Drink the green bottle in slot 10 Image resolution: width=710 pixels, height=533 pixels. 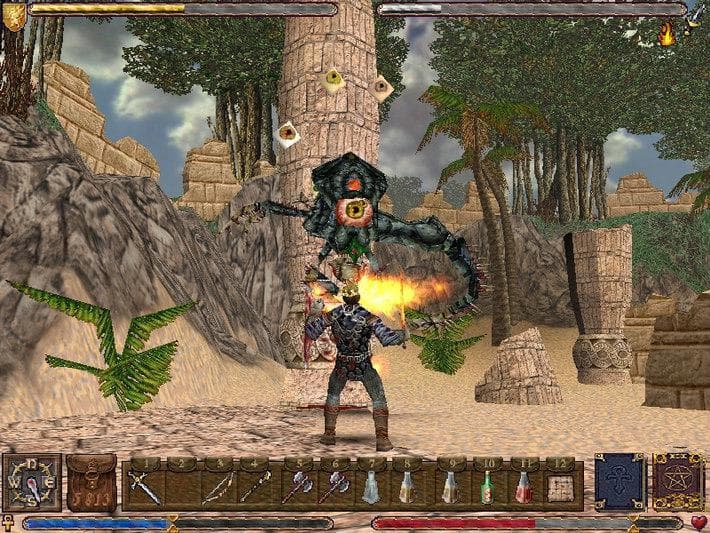487,487
